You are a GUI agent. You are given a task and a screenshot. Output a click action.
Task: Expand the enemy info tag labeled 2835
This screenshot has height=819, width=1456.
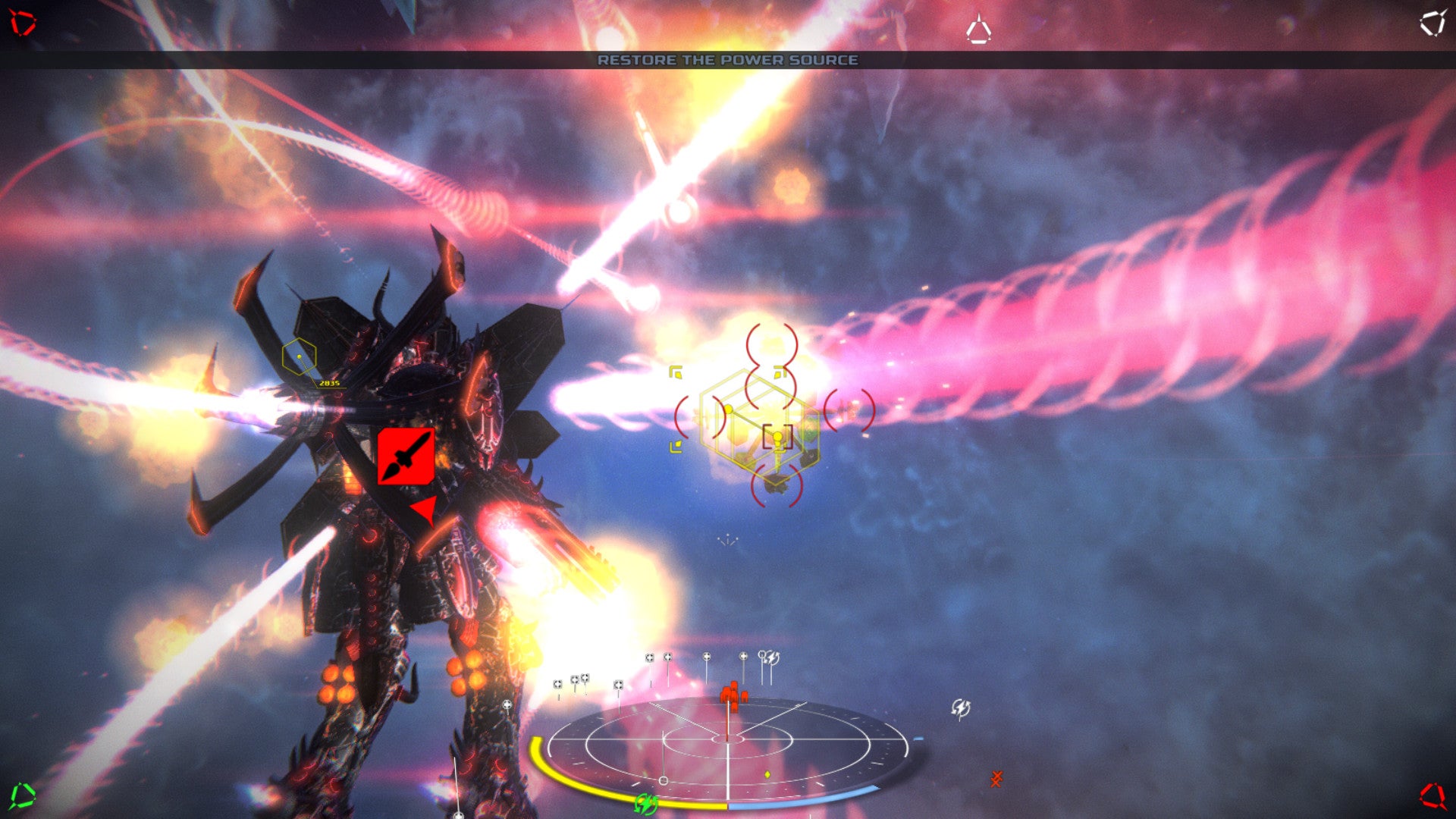(330, 384)
